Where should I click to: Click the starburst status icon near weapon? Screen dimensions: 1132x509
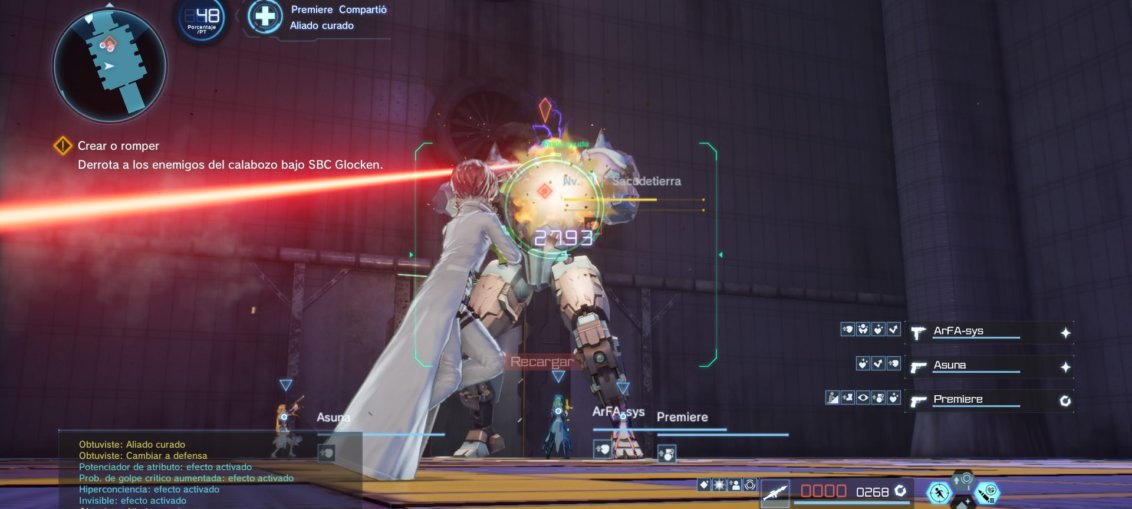pos(719,485)
